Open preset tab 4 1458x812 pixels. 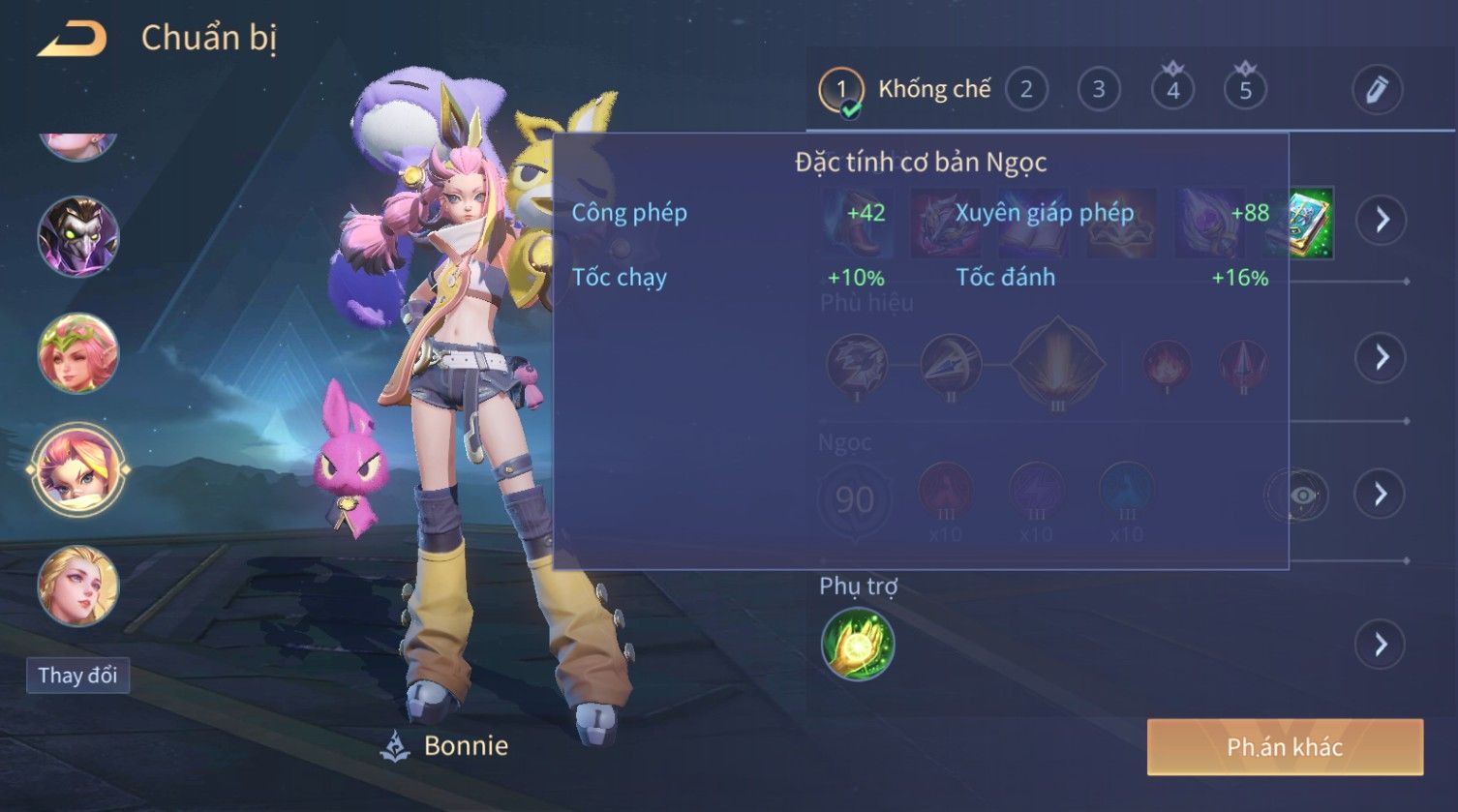1172,90
